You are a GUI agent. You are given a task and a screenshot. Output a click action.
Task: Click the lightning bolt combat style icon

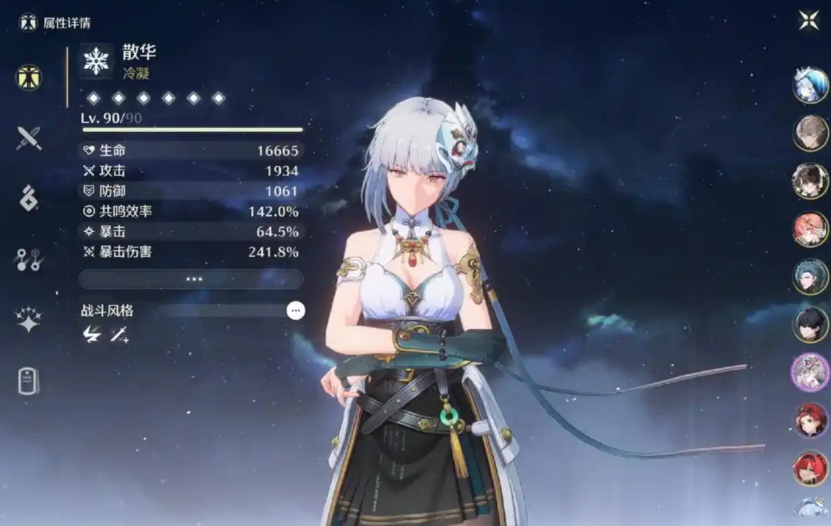[92, 336]
